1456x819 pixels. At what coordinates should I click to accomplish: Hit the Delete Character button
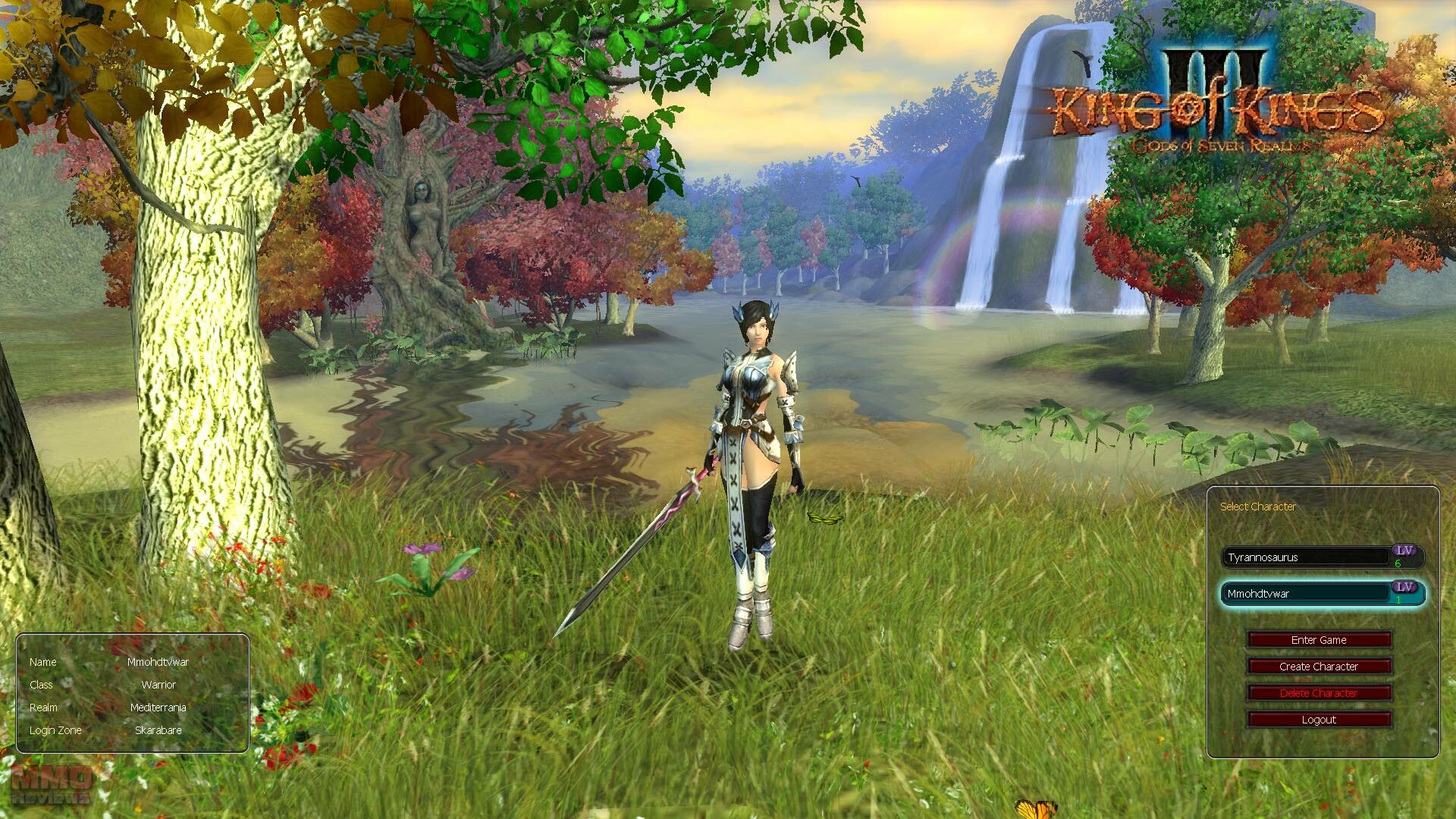point(1319,693)
